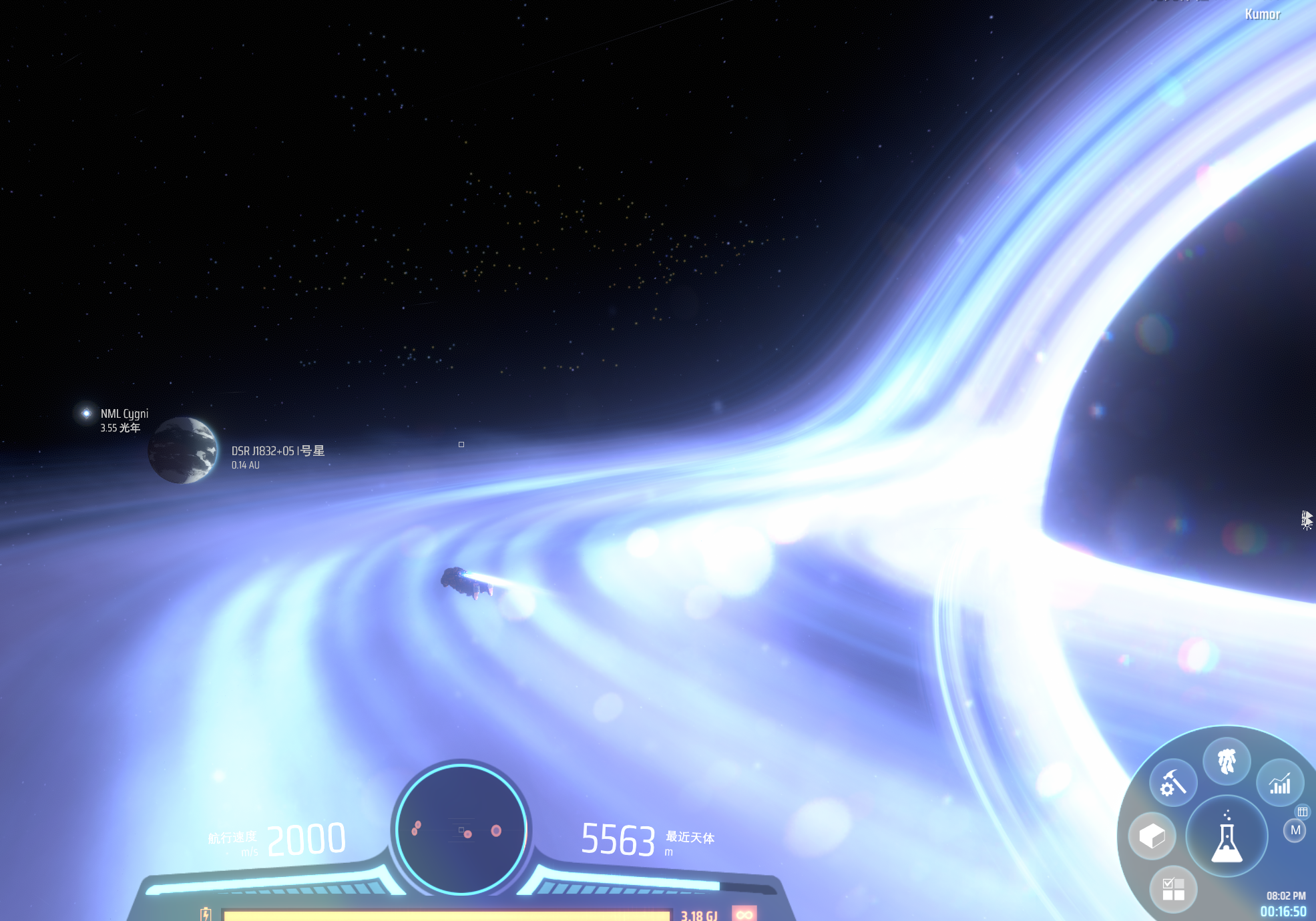The width and height of the screenshot is (1316, 921).
Task: Click the infinity icon beside energy bar
Action: (x=744, y=914)
